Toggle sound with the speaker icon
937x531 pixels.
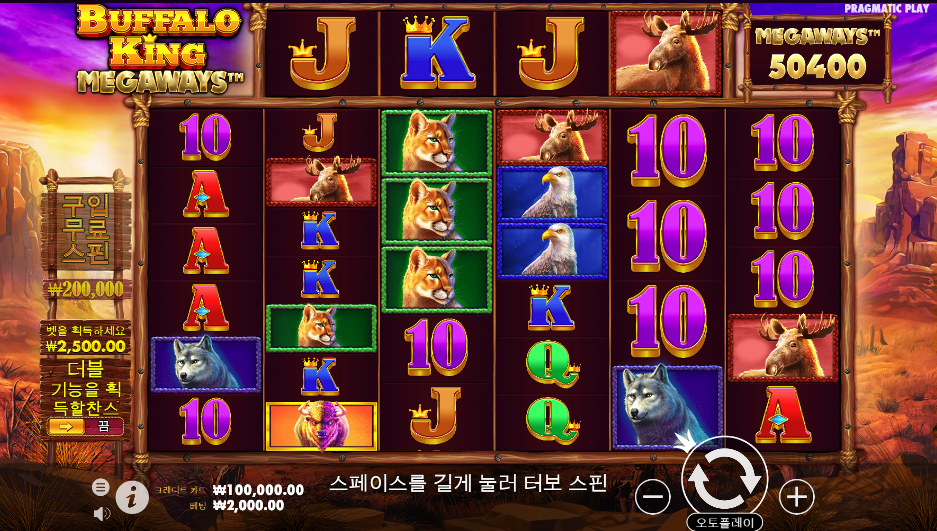101,513
